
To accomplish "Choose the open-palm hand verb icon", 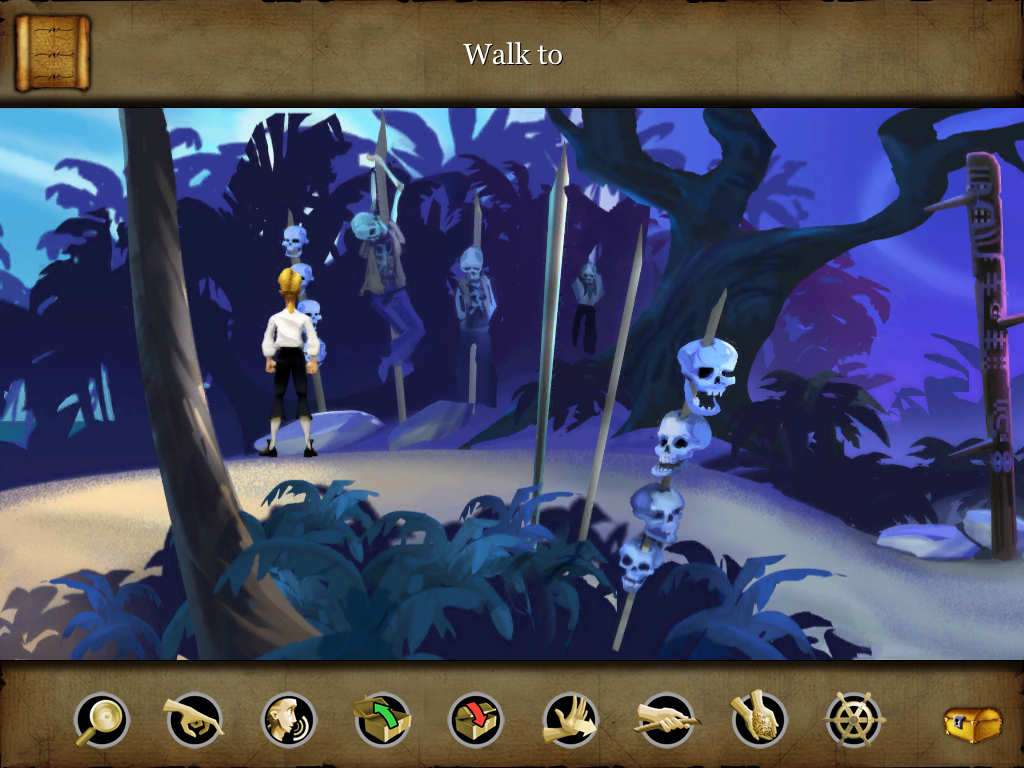I will click(570, 720).
